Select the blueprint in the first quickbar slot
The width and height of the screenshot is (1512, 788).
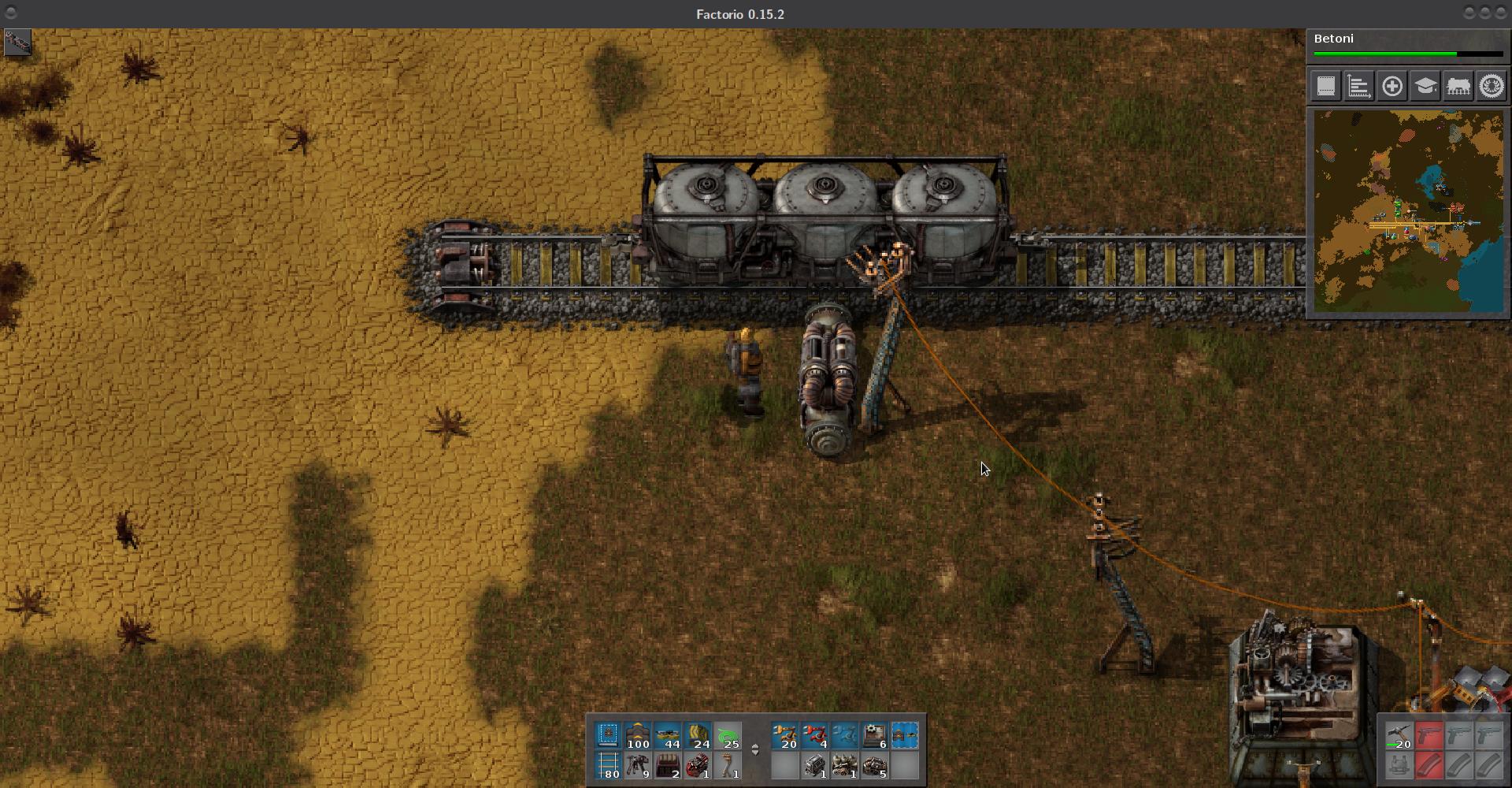607,735
